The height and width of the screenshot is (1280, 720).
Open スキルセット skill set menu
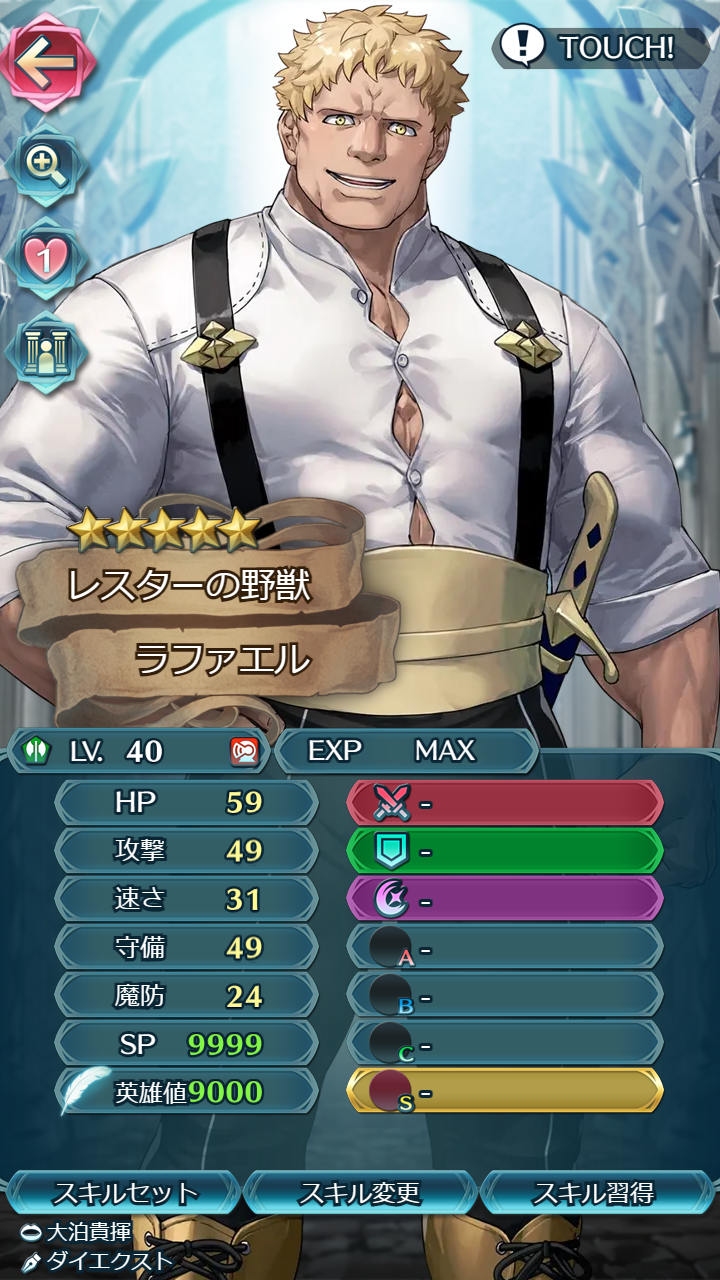125,1193
